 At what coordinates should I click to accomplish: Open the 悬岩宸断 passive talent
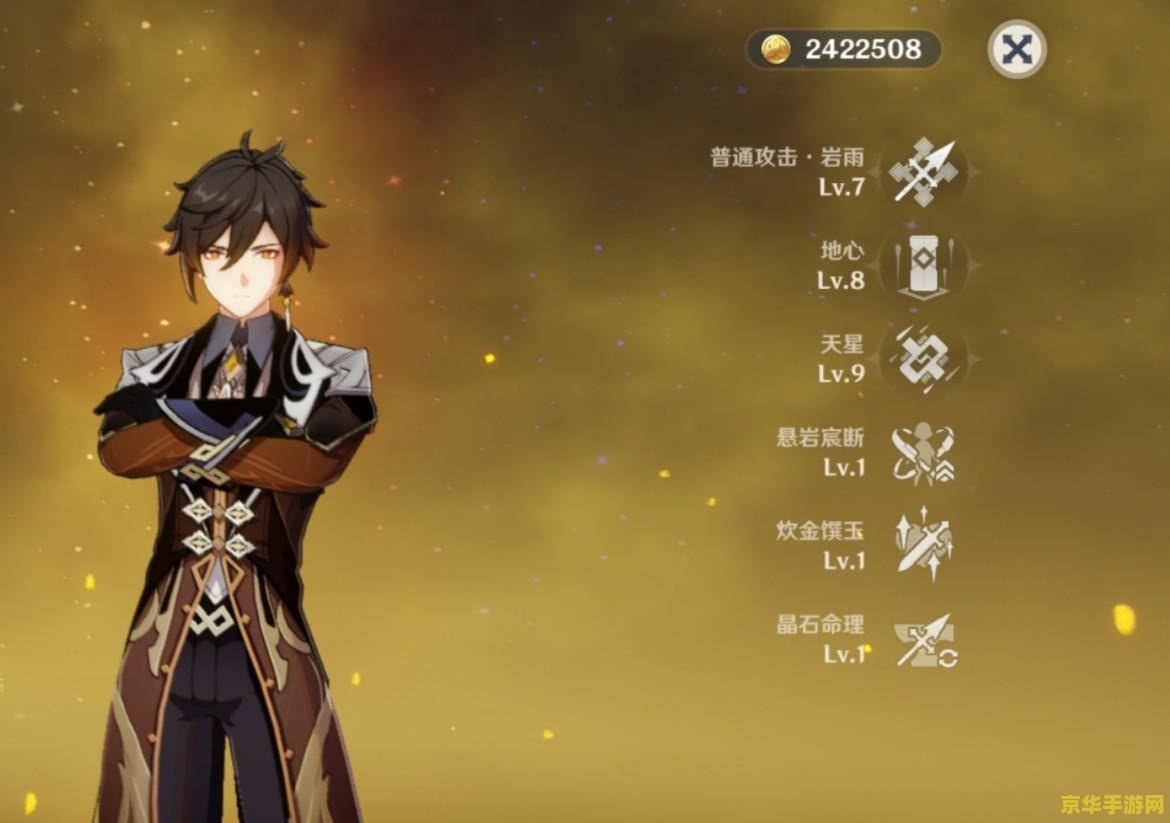point(922,453)
